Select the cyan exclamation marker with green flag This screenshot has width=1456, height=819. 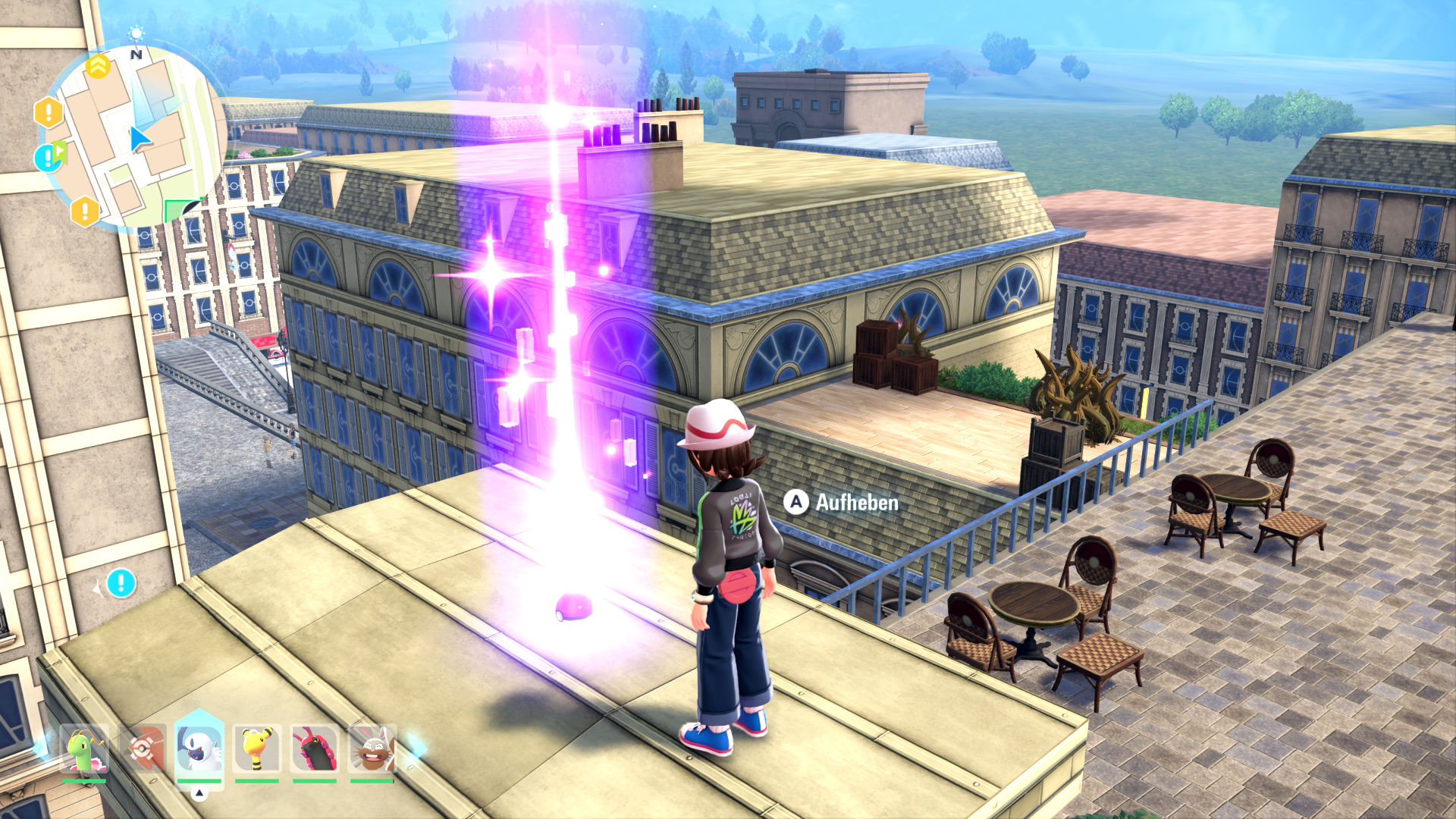point(49,157)
